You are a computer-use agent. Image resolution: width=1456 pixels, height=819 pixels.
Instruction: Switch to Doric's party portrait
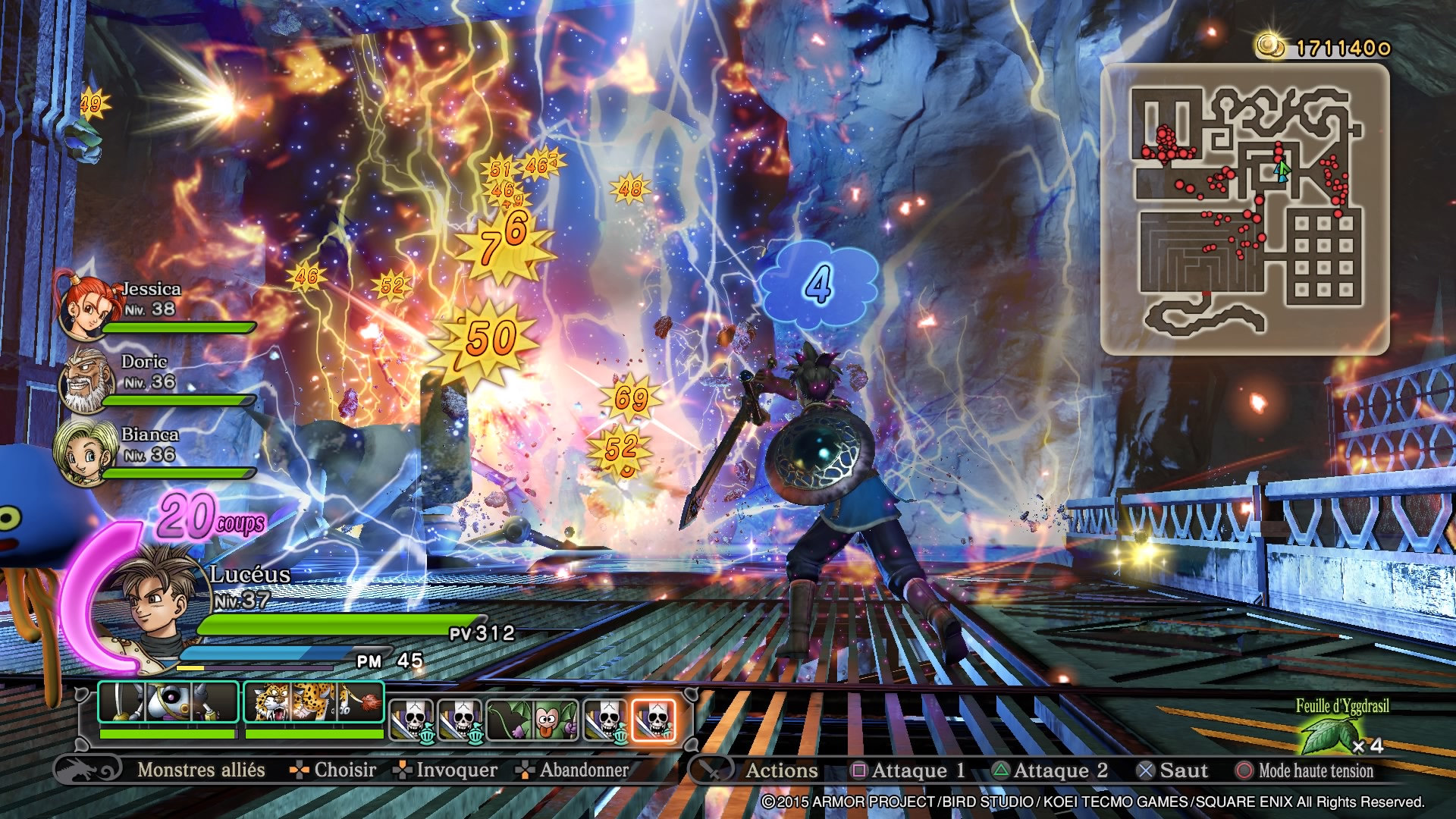[x=83, y=381]
